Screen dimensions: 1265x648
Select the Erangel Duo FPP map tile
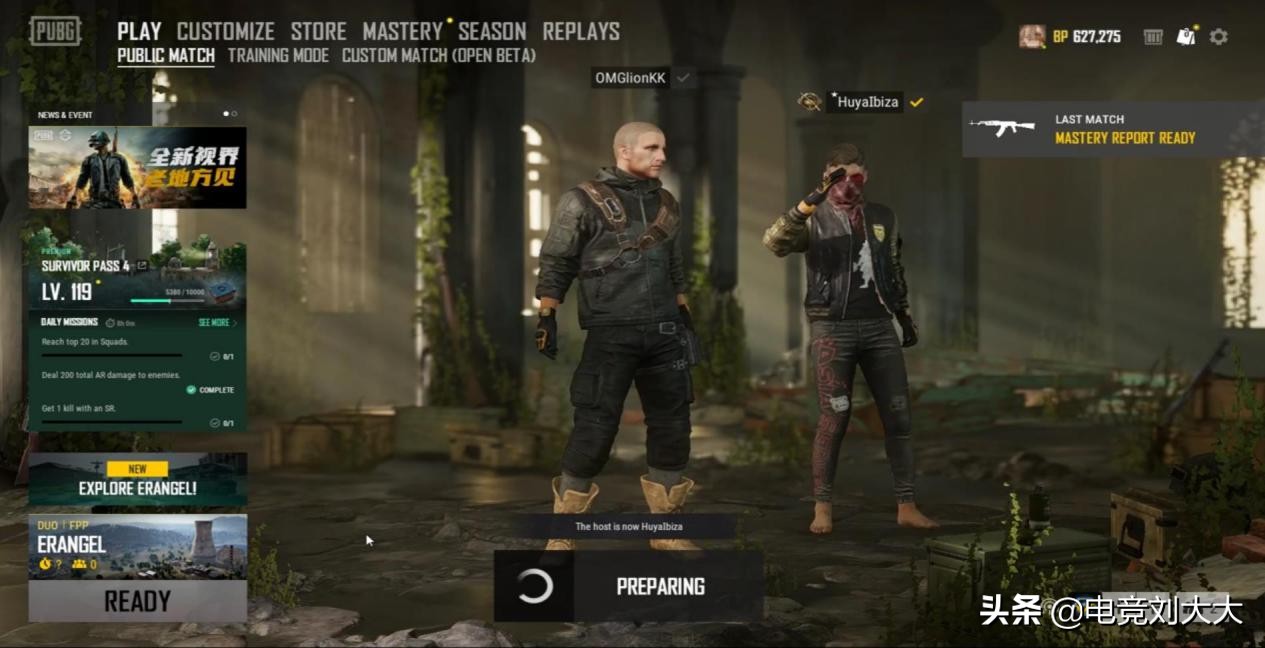click(x=137, y=546)
